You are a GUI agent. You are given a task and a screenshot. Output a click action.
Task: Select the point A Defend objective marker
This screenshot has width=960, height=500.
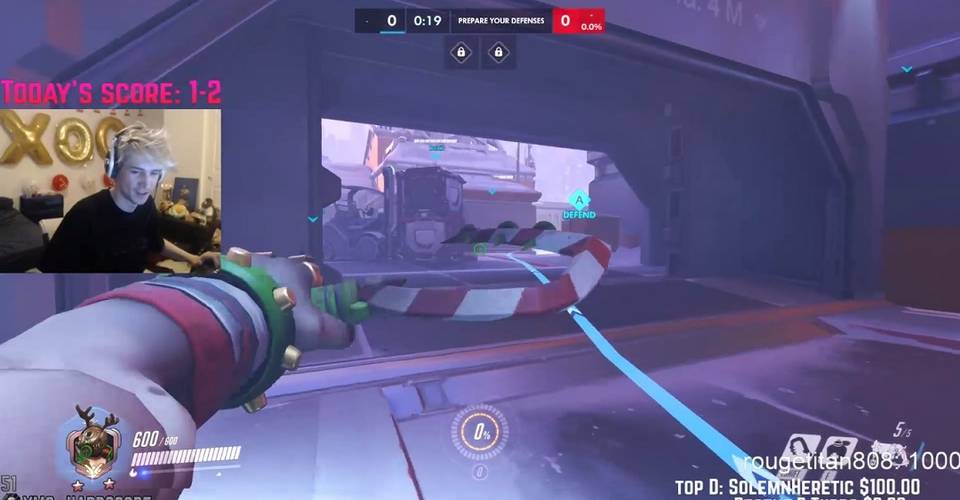click(x=578, y=200)
